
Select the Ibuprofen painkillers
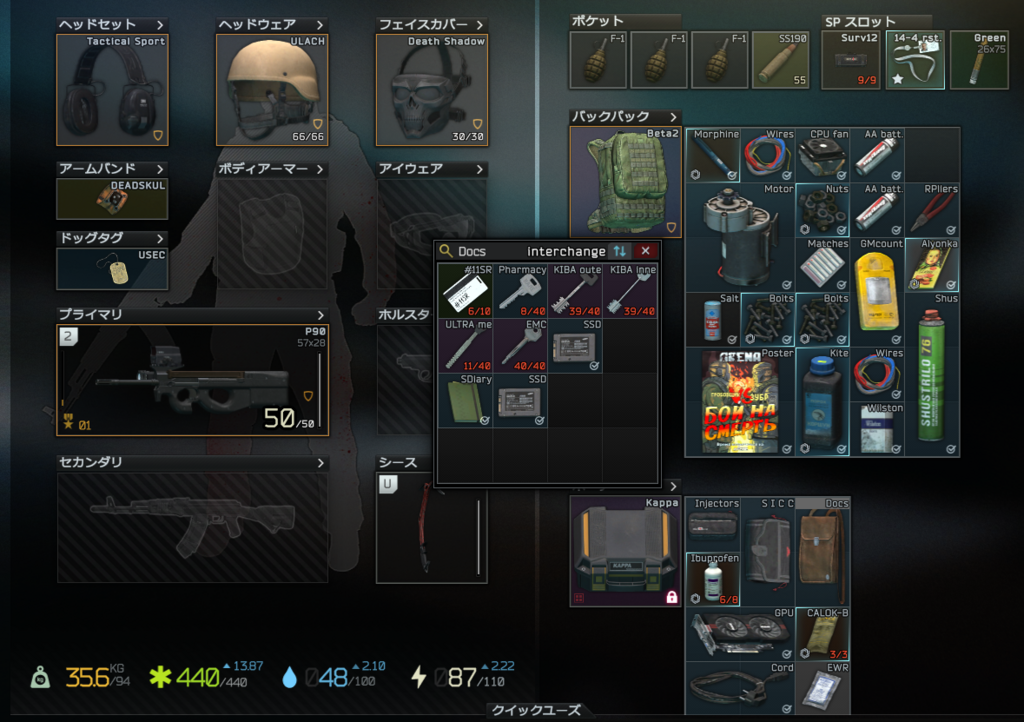tap(713, 579)
